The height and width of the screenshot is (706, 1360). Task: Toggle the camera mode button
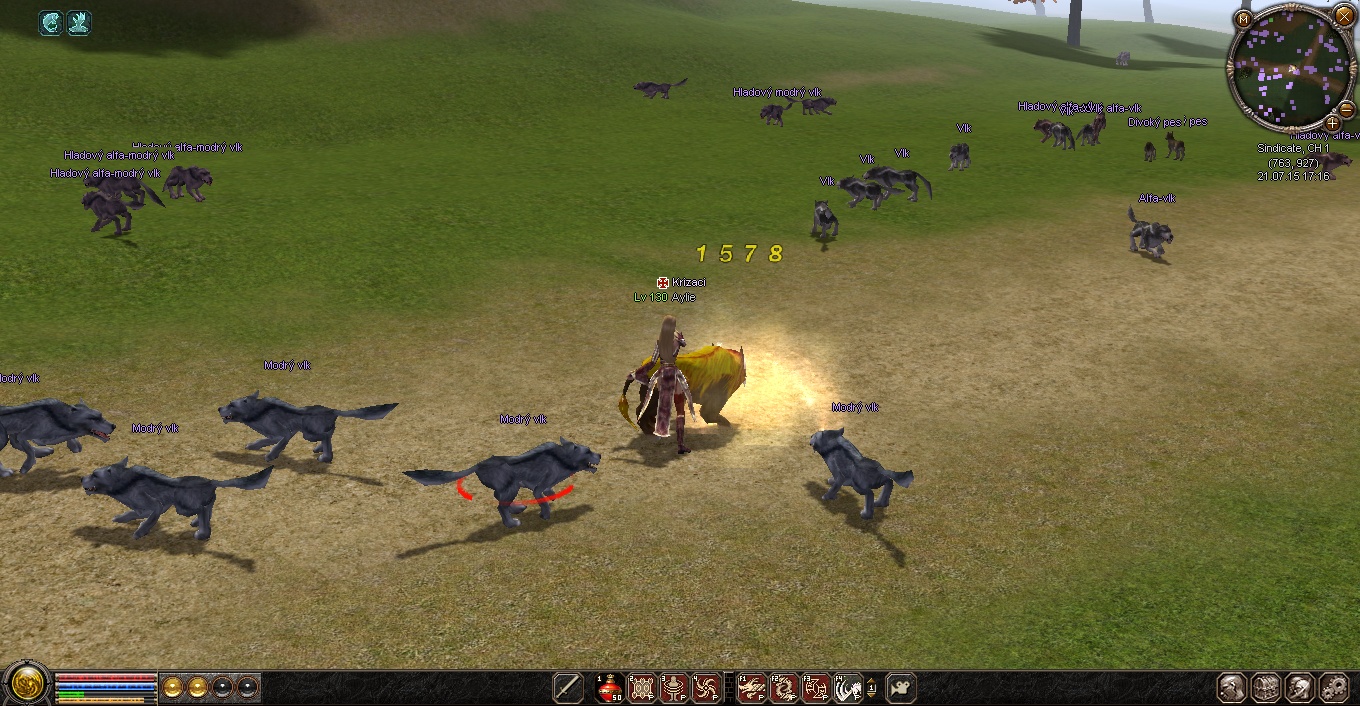click(900, 688)
